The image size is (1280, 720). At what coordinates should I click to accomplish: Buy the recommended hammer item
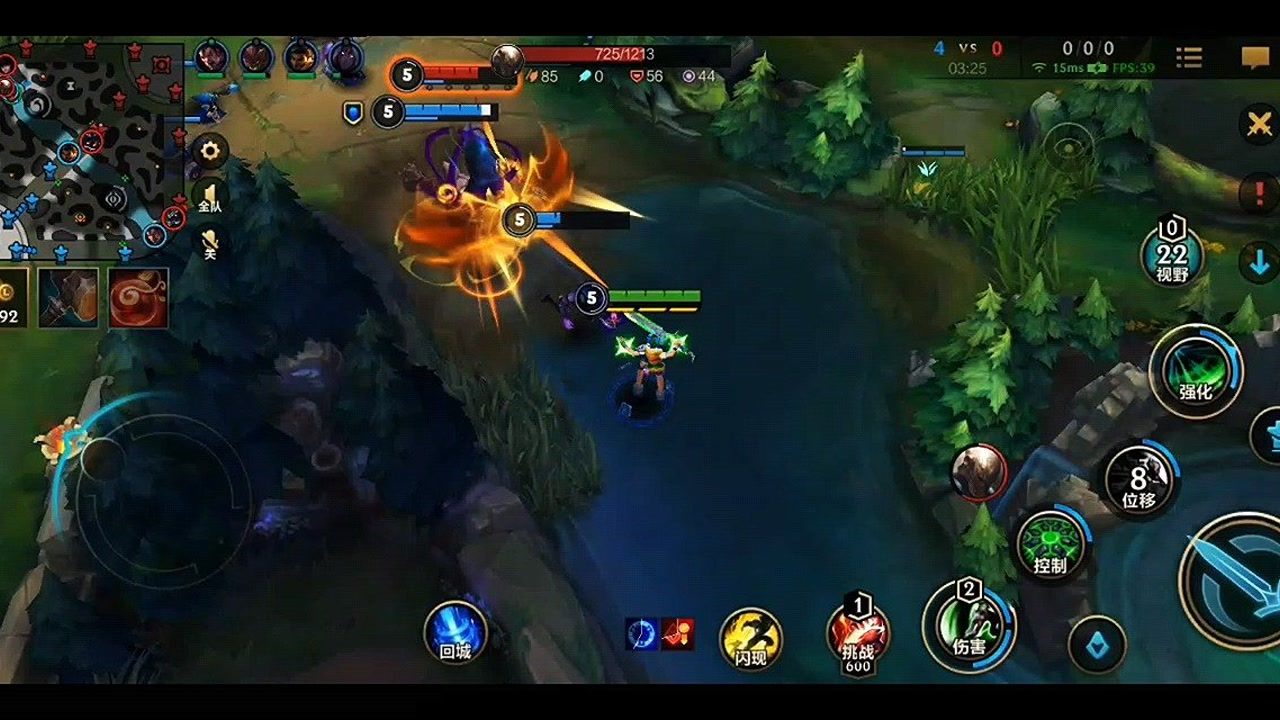(x=68, y=297)
